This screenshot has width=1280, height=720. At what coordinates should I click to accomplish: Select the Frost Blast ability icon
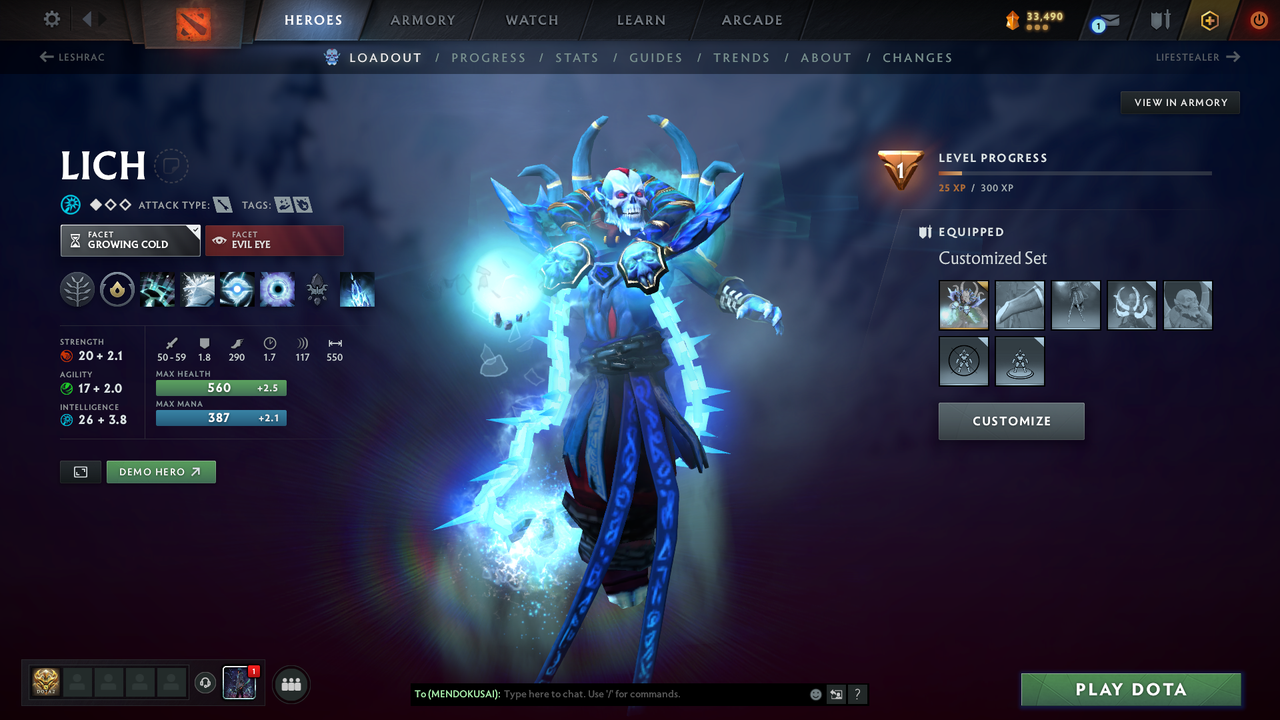tap(157, 289)
